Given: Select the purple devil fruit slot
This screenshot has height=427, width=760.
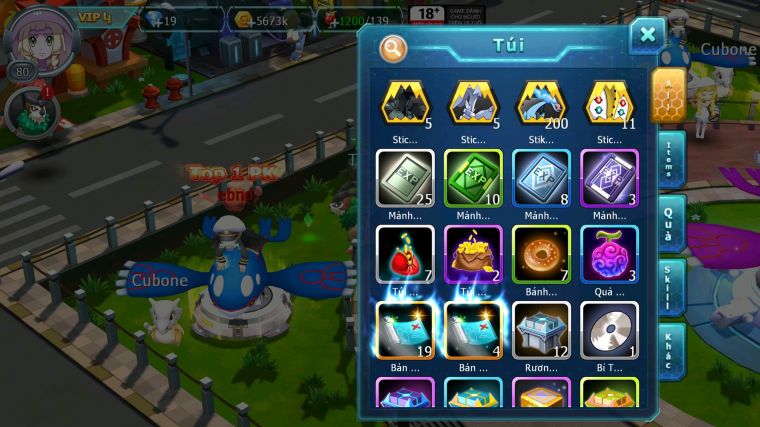Looking at the screenshot, I should (609, 253).
